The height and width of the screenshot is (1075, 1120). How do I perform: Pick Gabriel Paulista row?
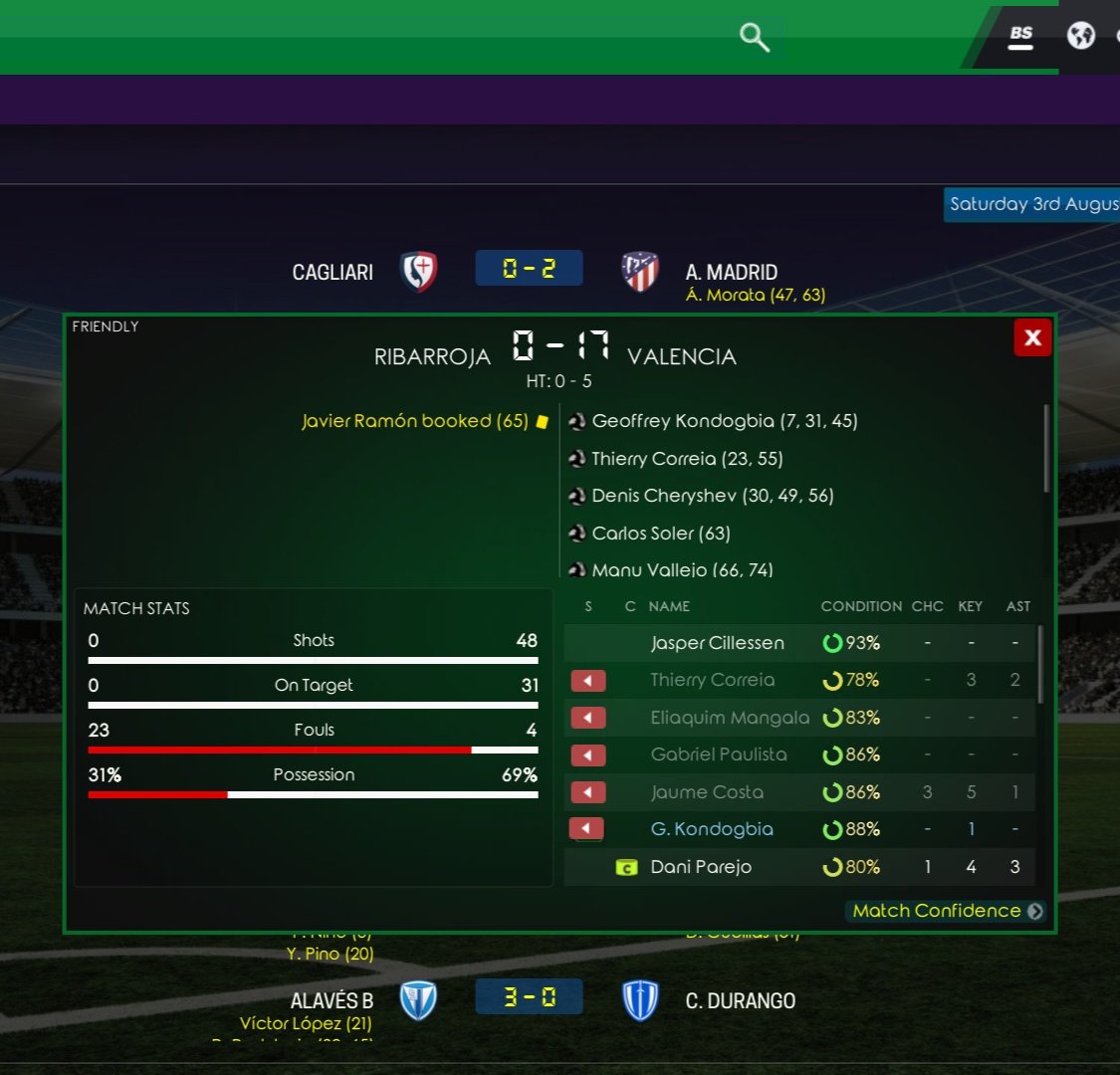pos(718,754)
